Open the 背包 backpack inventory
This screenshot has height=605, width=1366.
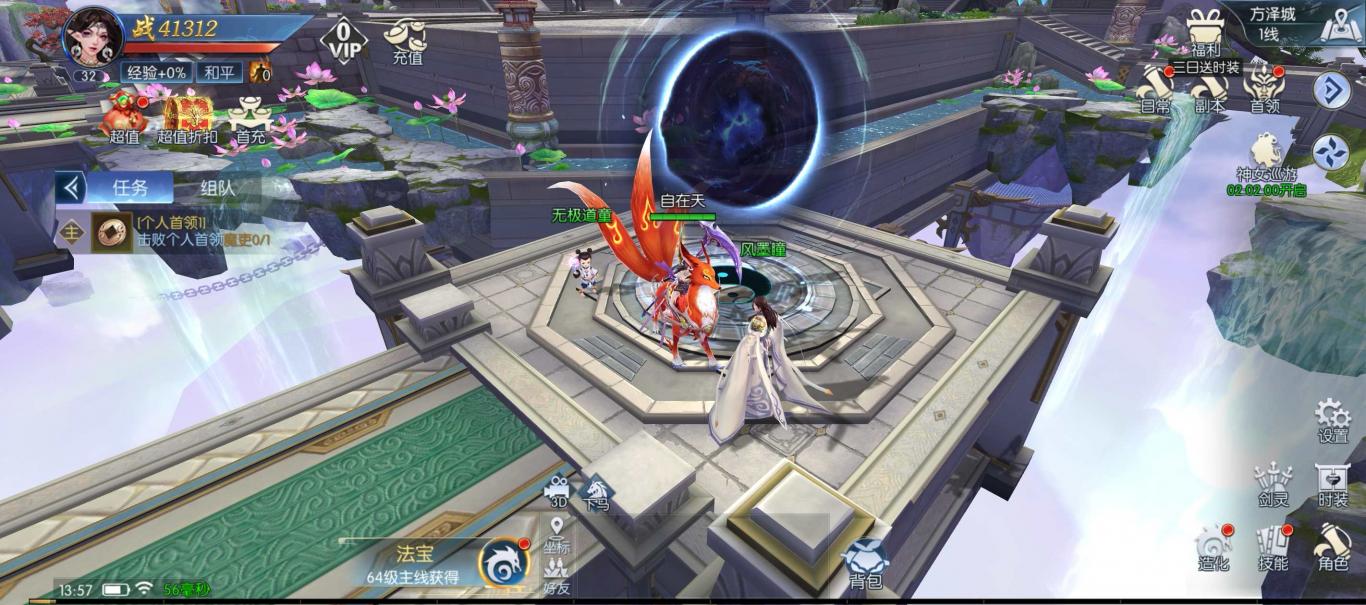tap(865, 563)
